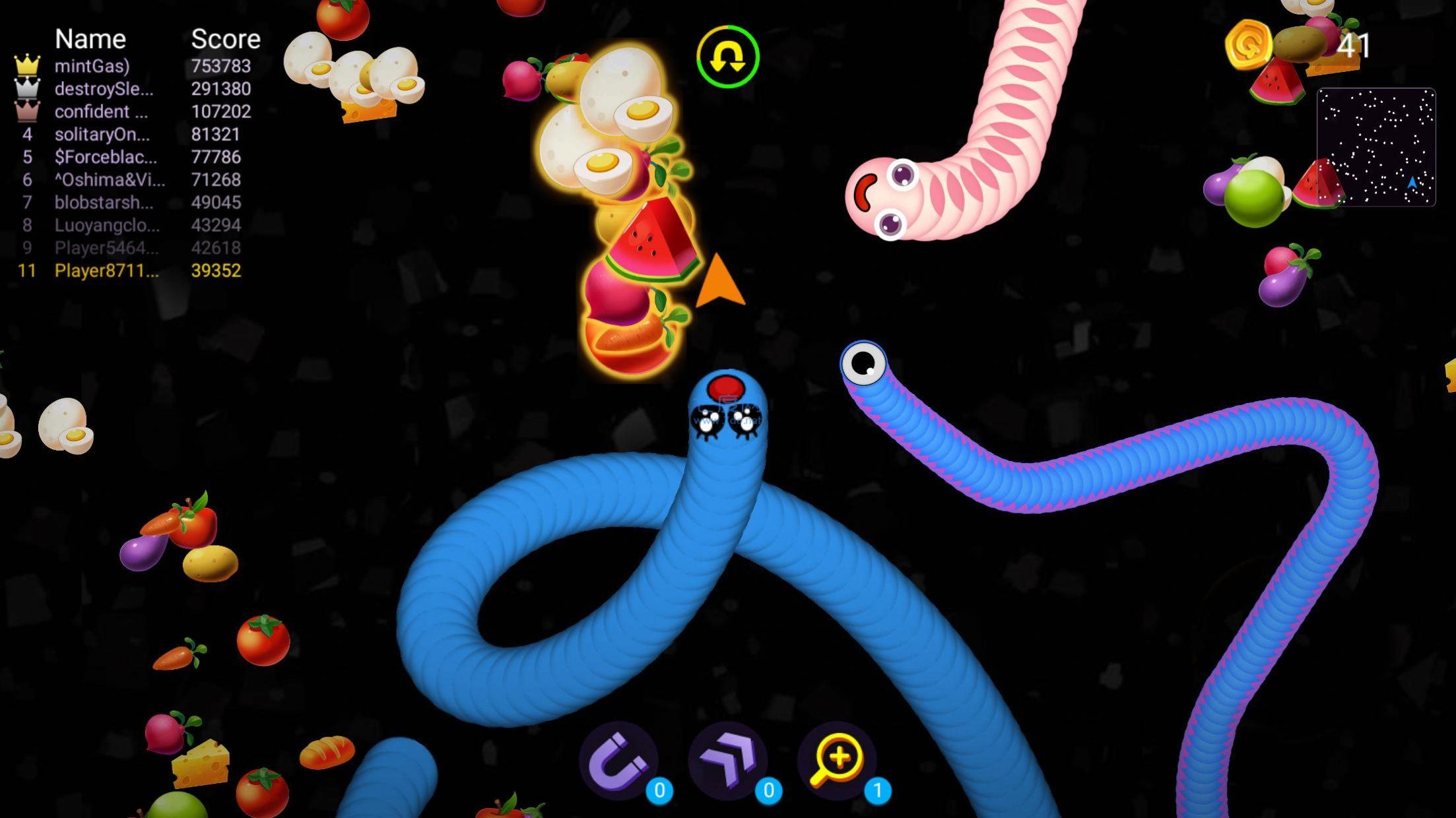The width and height of the screenshot is (1456, 818).
Task: Click the score 753783 on the leaderboard
Action: 219,66
